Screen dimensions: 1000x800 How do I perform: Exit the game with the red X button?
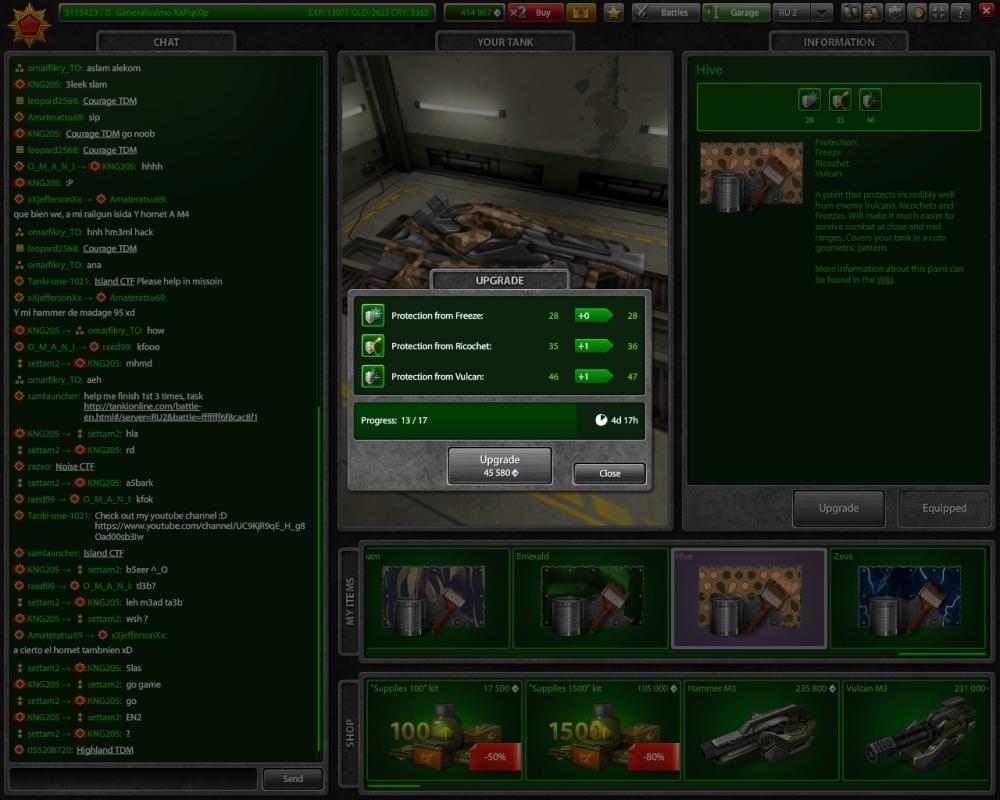[985, 13]
